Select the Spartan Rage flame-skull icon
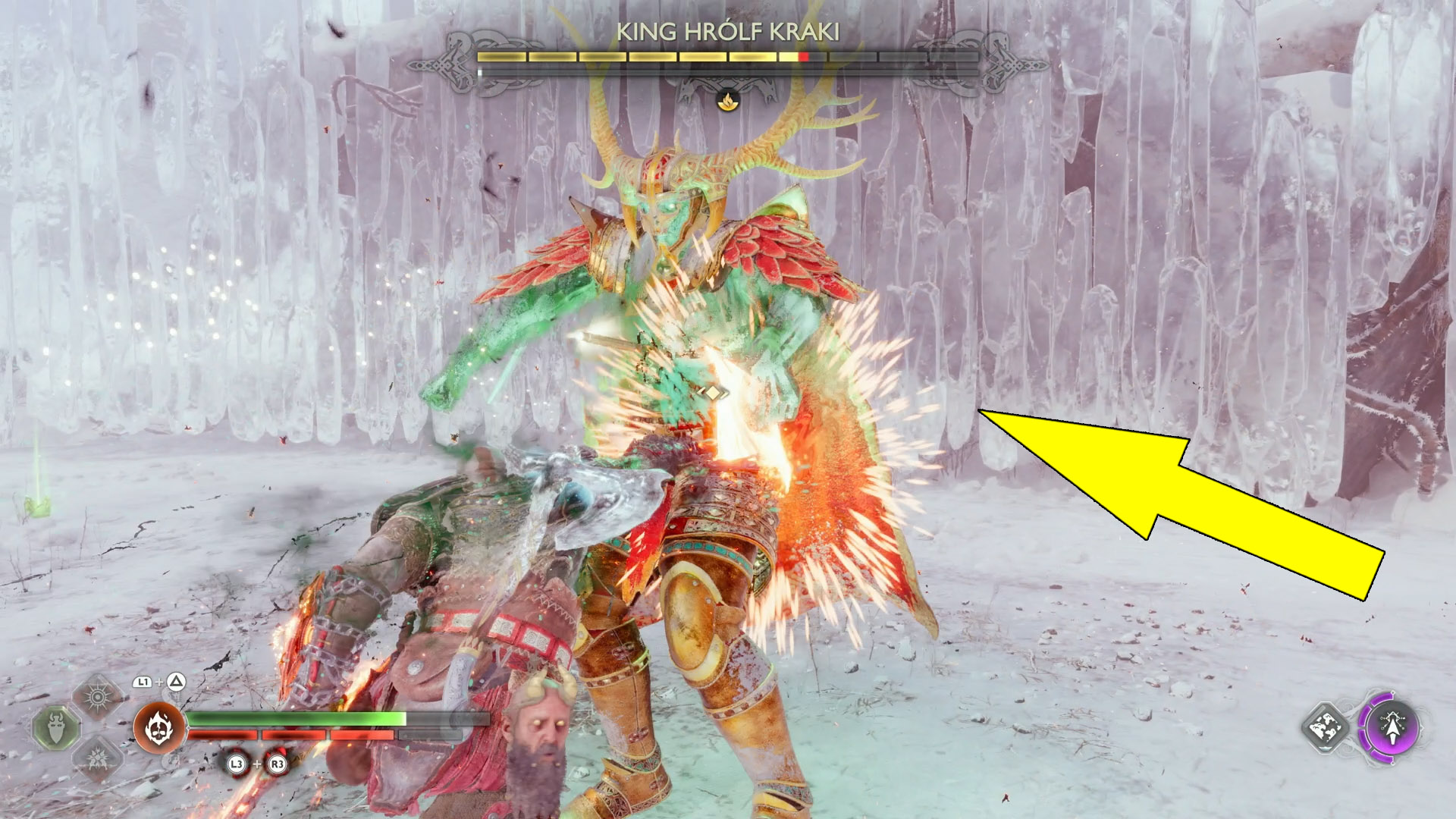The width and height of the screenshot is (1456, 819). coord(158,727)
